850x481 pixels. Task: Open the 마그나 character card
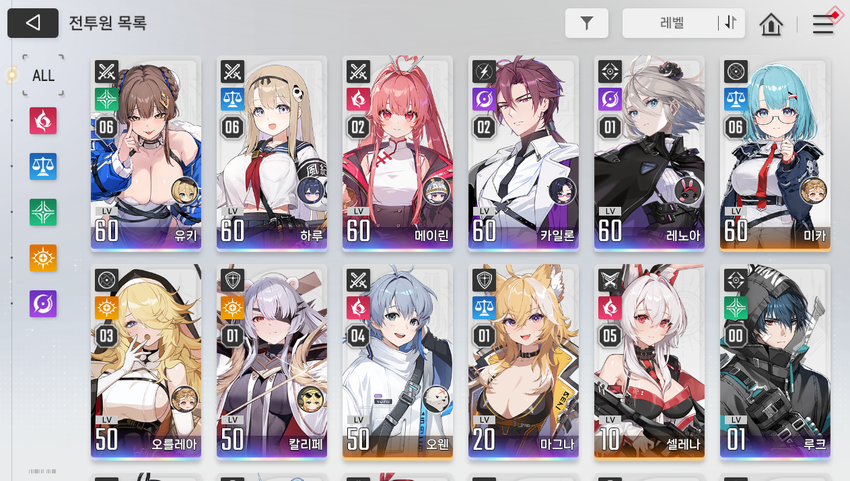coord(523,361)
